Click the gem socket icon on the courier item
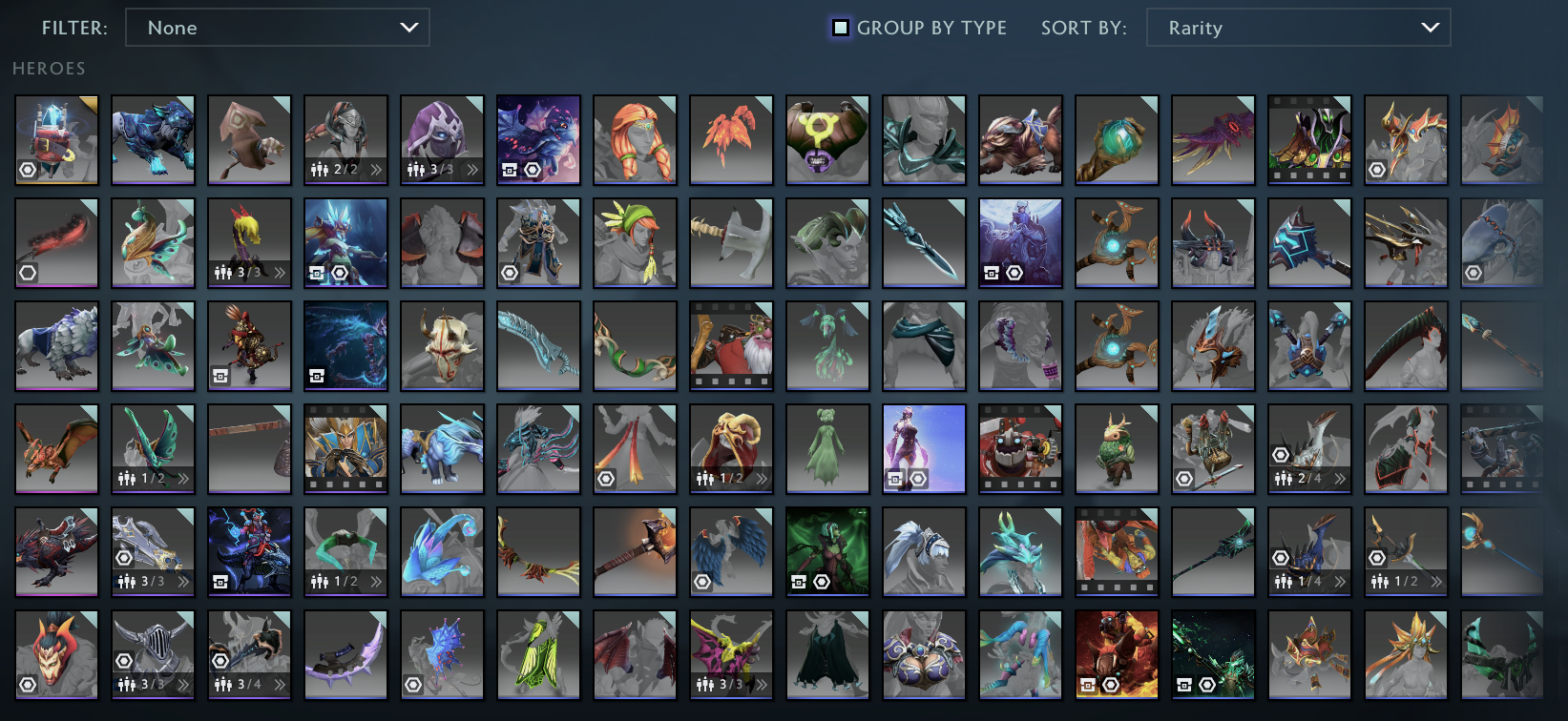The height and width of the screenshot is (721, 1568). (x=27, y=170)
